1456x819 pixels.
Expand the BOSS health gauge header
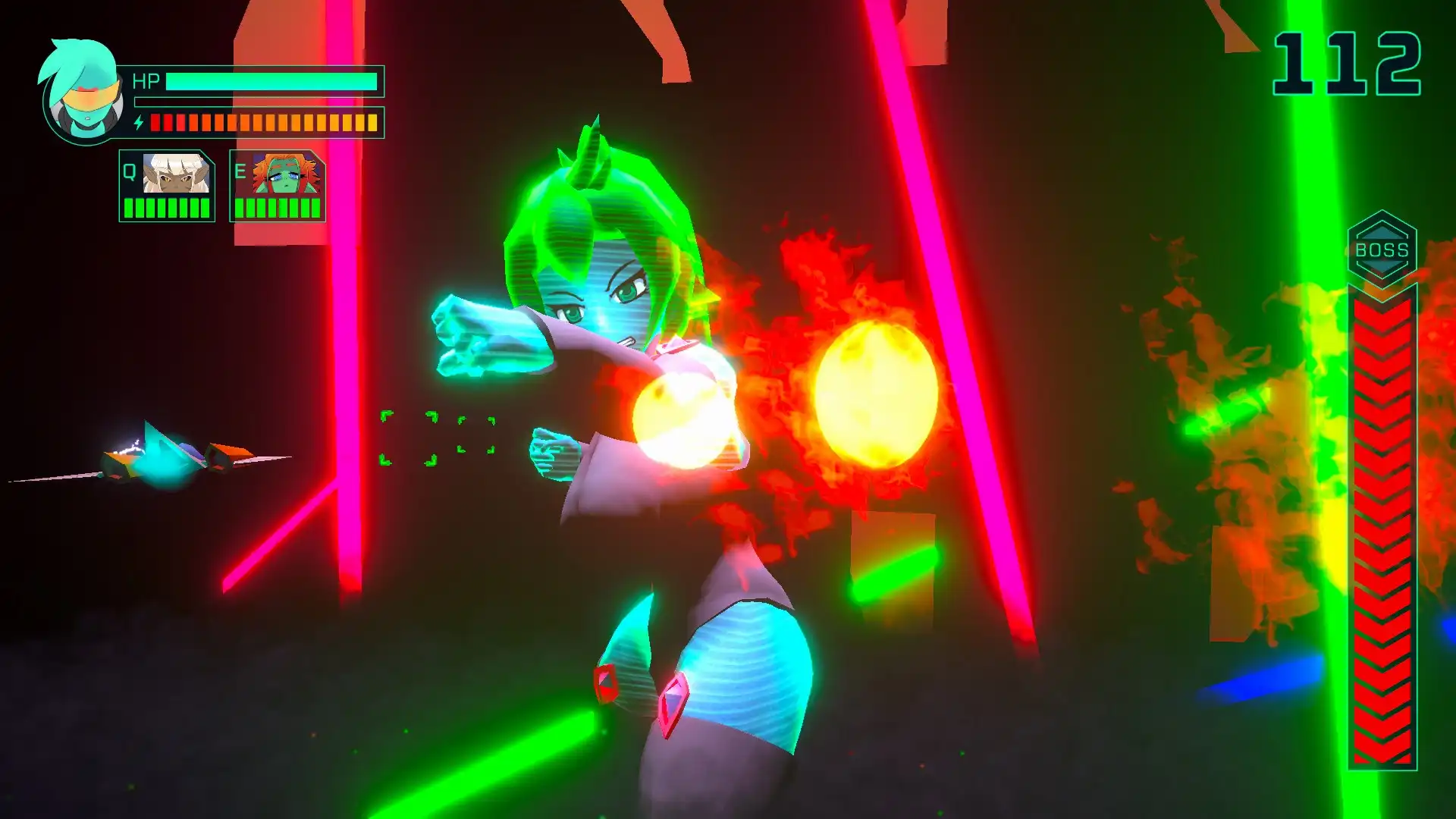click(1382, 243)
